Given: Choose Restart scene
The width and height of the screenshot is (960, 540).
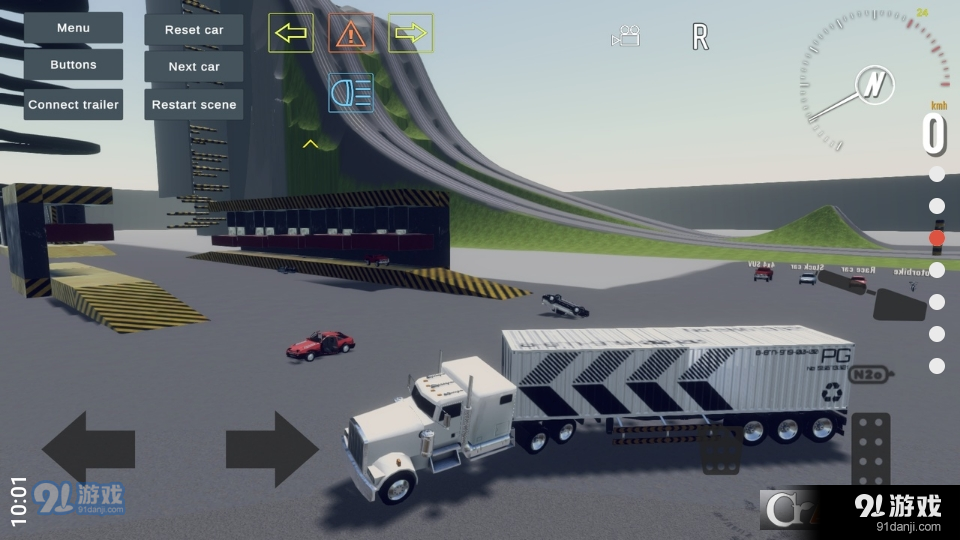Looking at the screenshot, I should 194,104.
